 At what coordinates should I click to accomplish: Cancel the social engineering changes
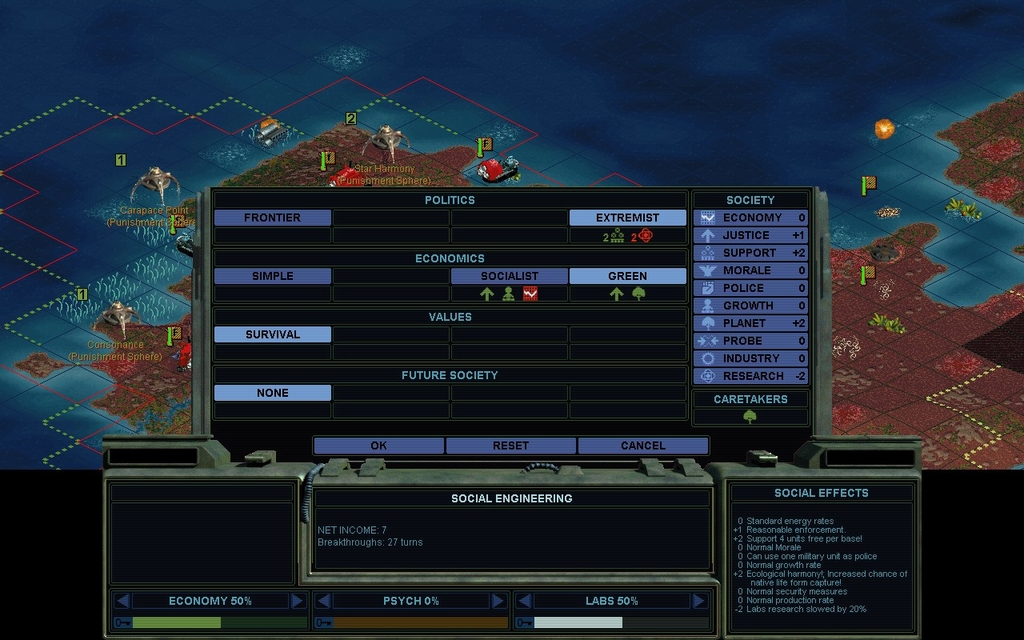pos(642,446)
